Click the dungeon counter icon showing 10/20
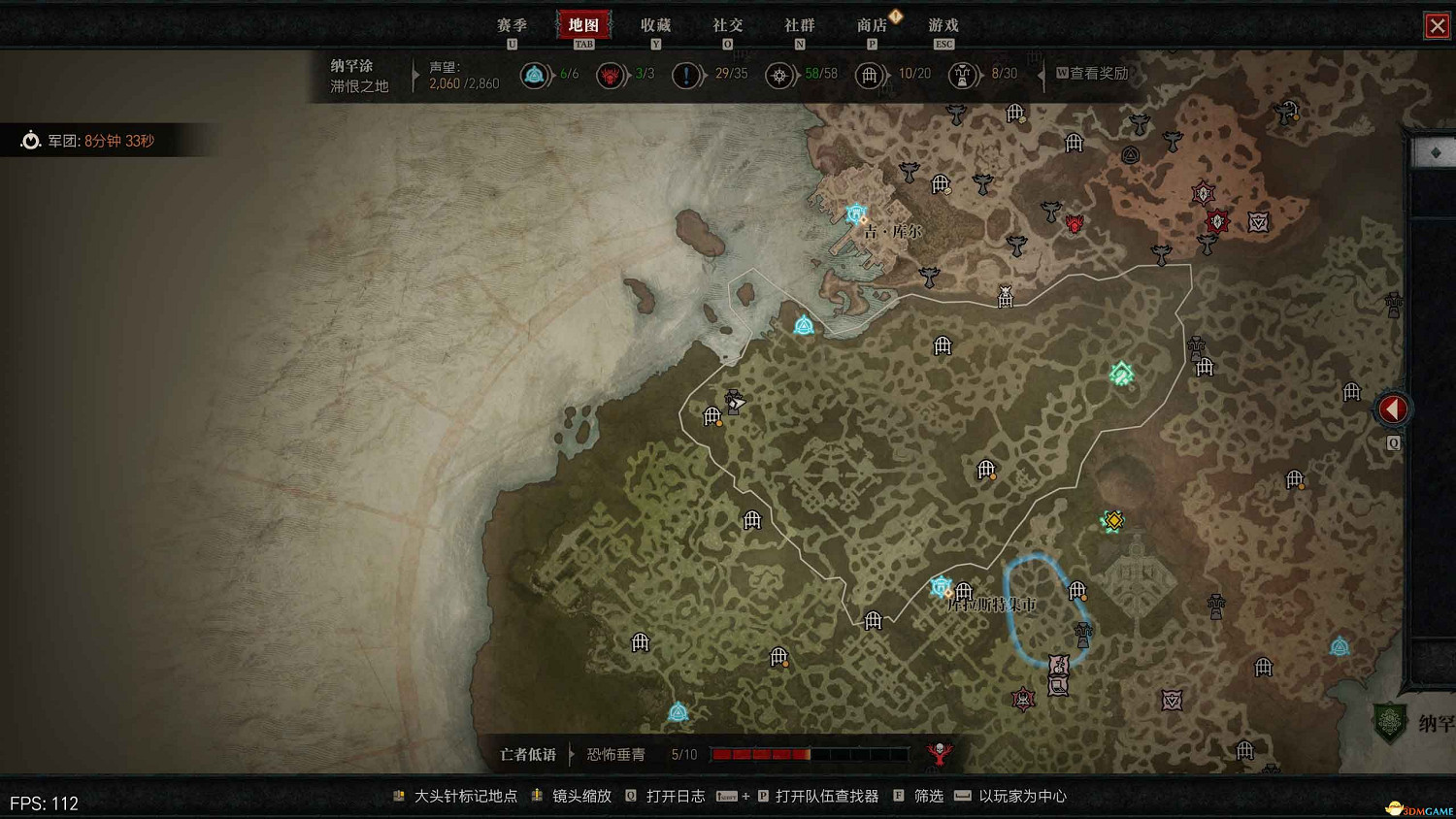Viewport: 1456px width, 819px height. 871,75
